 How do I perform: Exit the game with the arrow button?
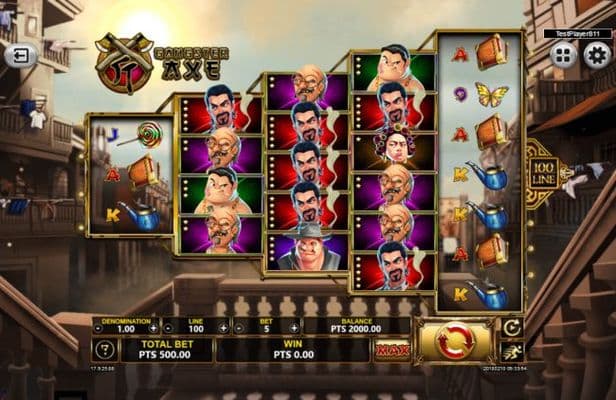click(20, 55)
